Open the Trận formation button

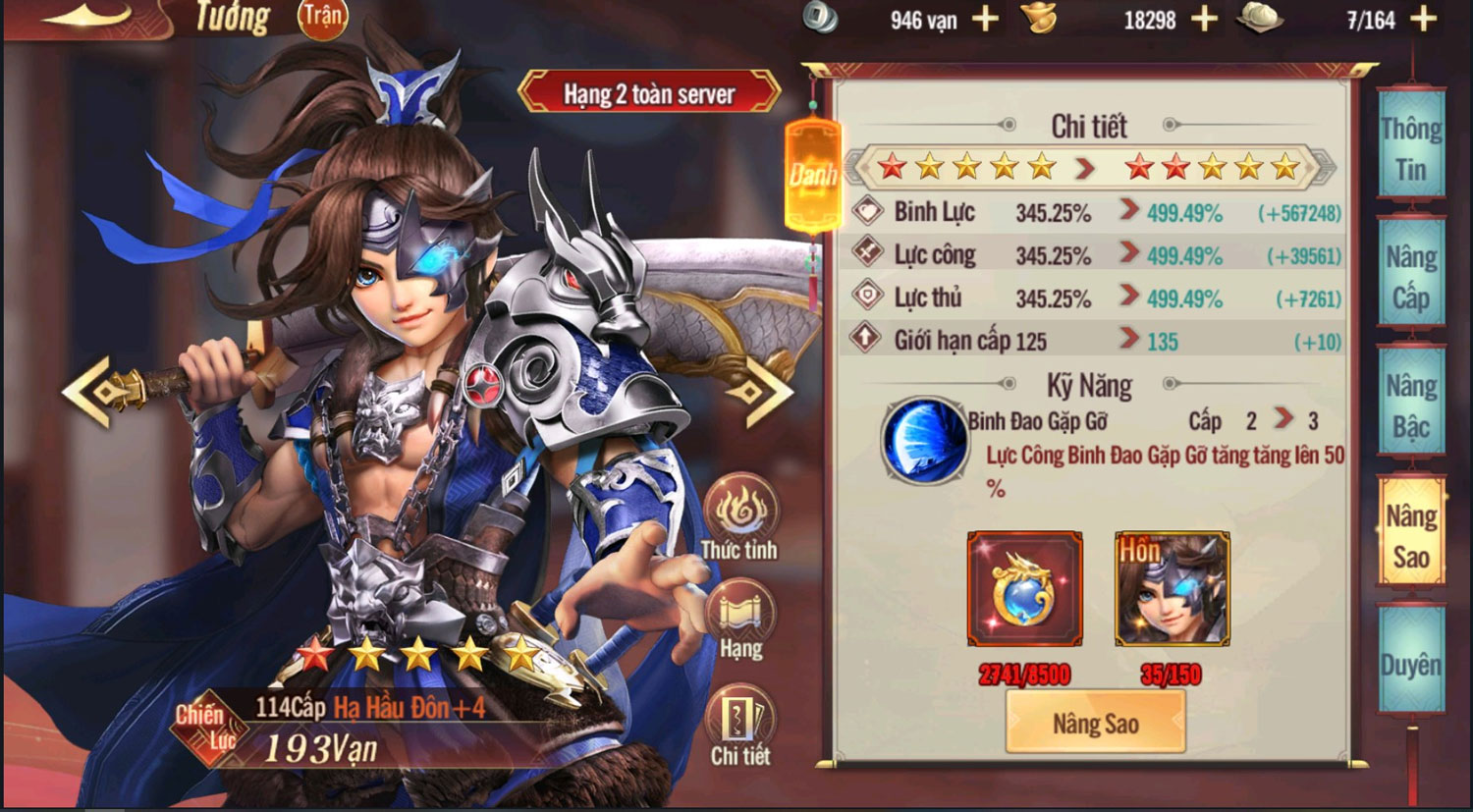click(x=322, y=17)
